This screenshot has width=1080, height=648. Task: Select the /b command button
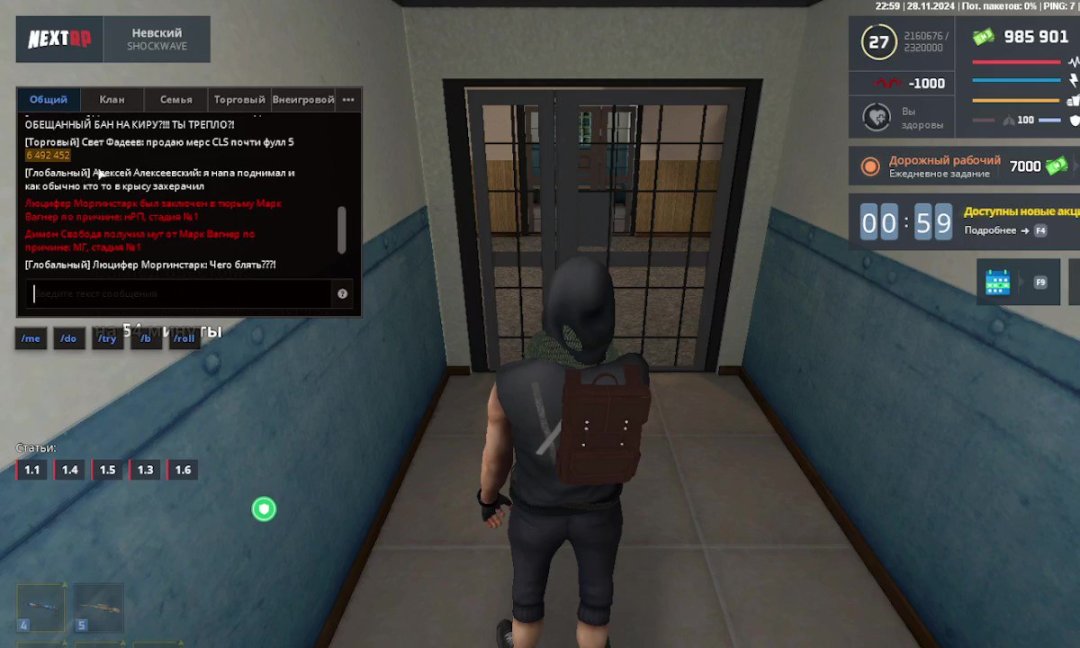145,339
